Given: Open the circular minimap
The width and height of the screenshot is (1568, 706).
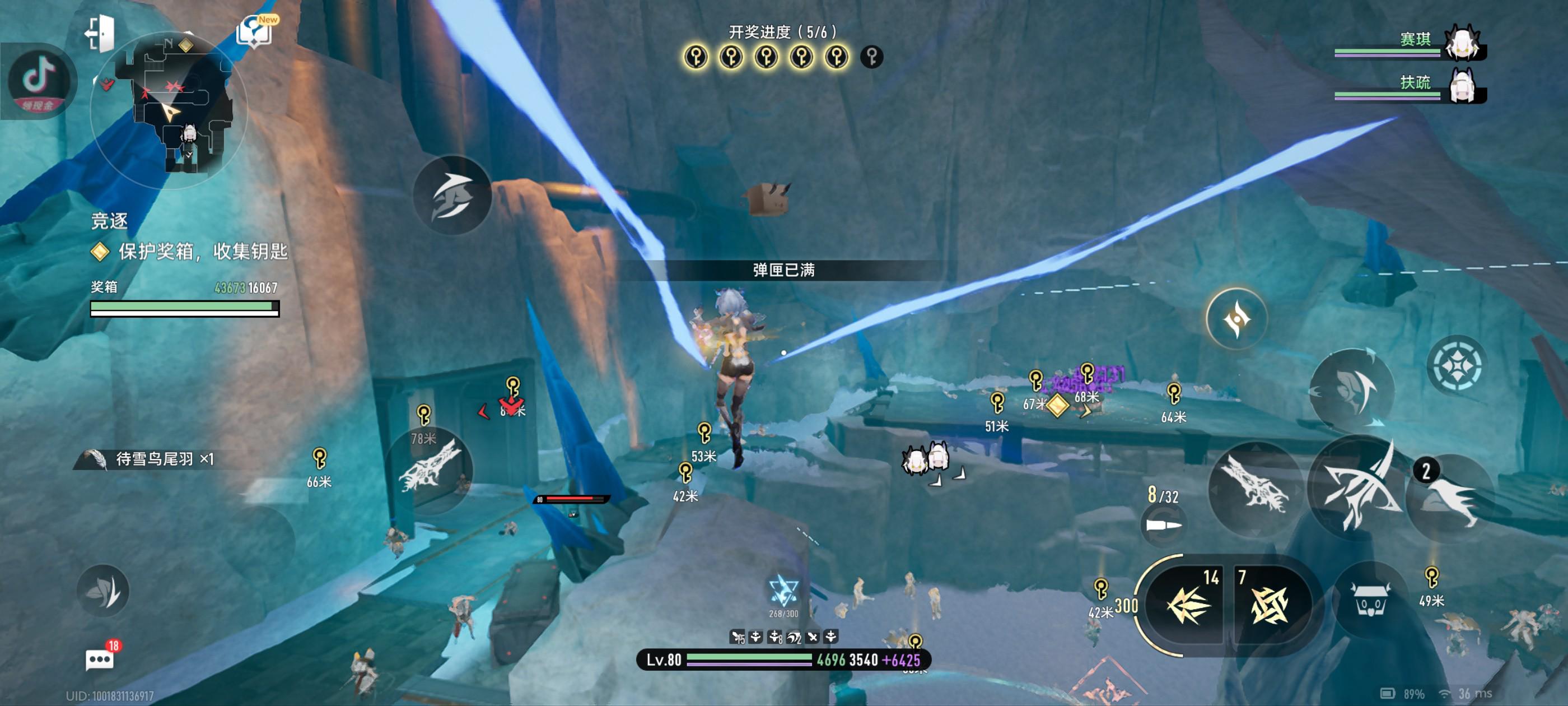Looking at the screenshot, I should [x=169, y=110].
